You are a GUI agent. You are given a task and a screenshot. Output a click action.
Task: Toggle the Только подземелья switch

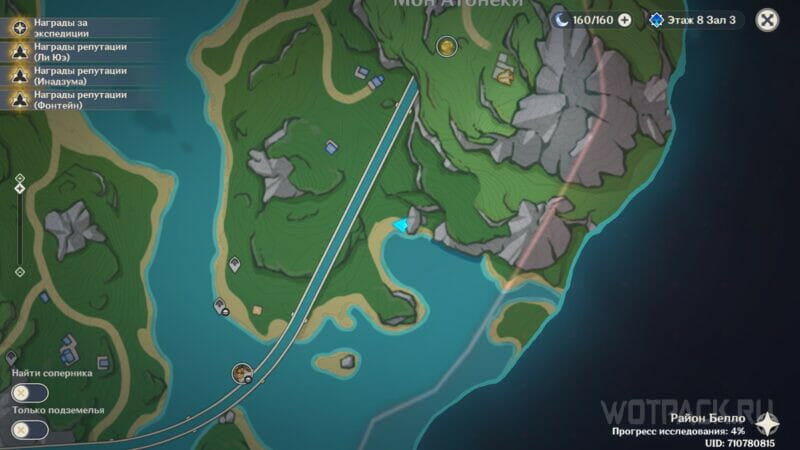[30, 430]
